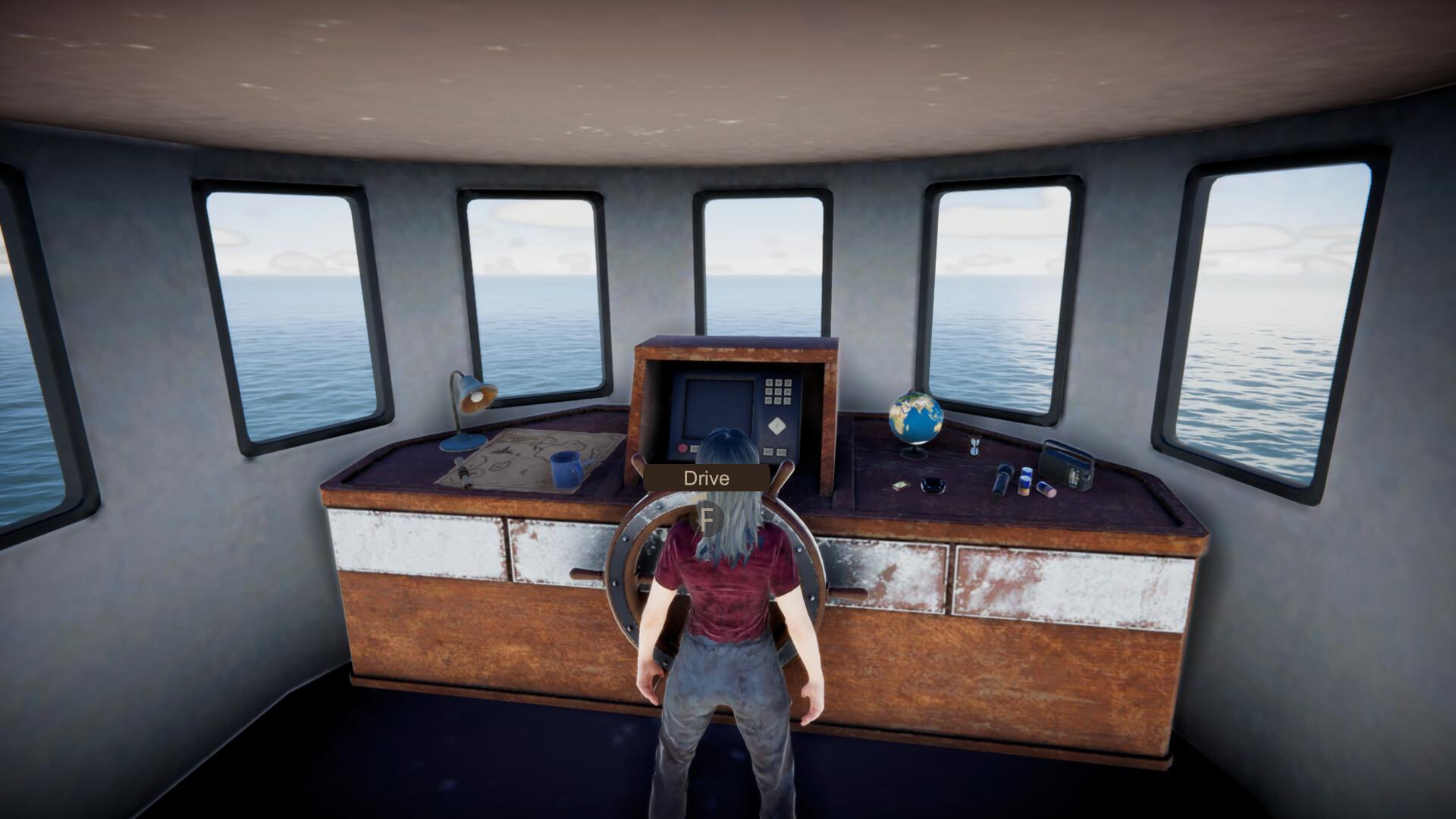Click the desk globe on the console
Viewport: 1456px width, 819px height.
coord(914,417)
